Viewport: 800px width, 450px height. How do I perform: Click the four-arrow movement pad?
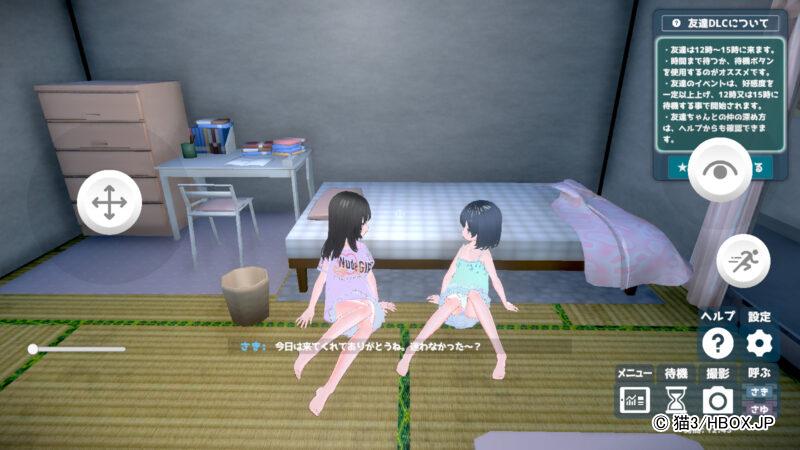pyautogui.click(x=108, y=202)
